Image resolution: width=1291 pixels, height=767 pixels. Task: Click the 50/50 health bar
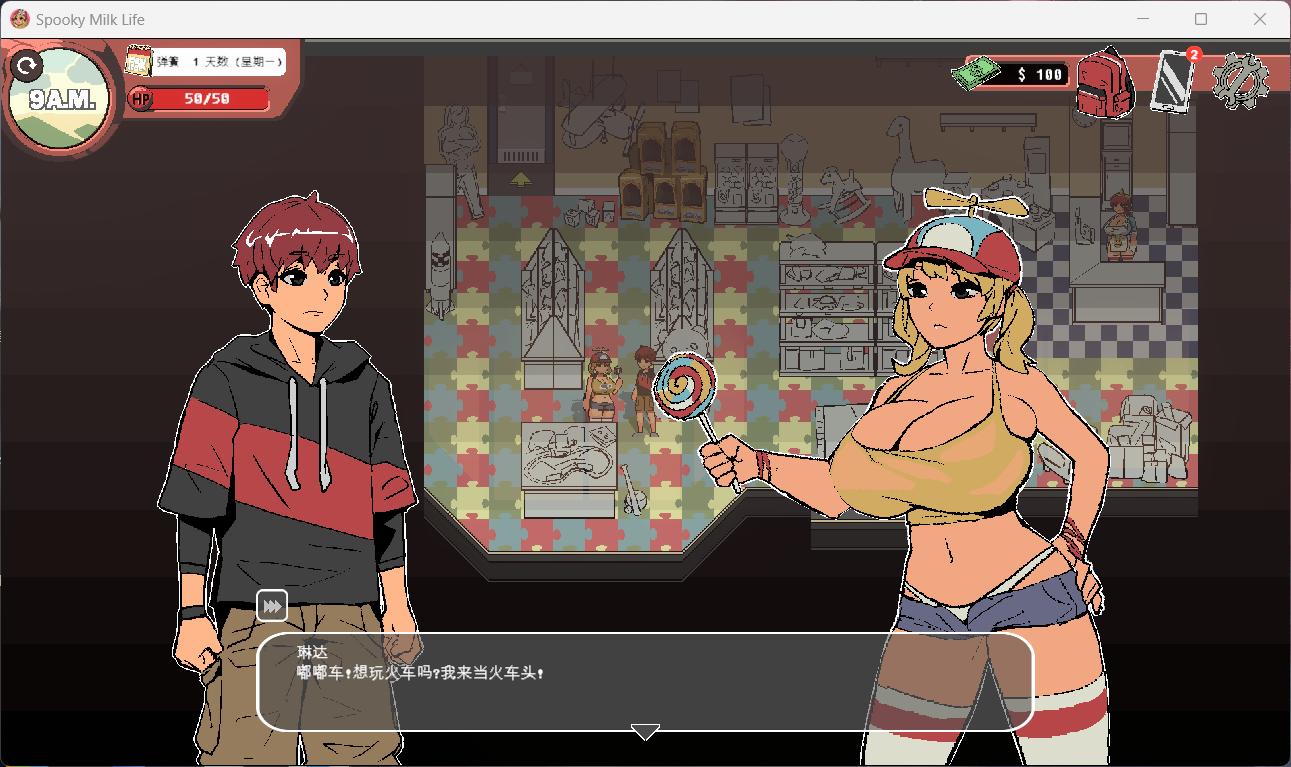coord(205,99)
